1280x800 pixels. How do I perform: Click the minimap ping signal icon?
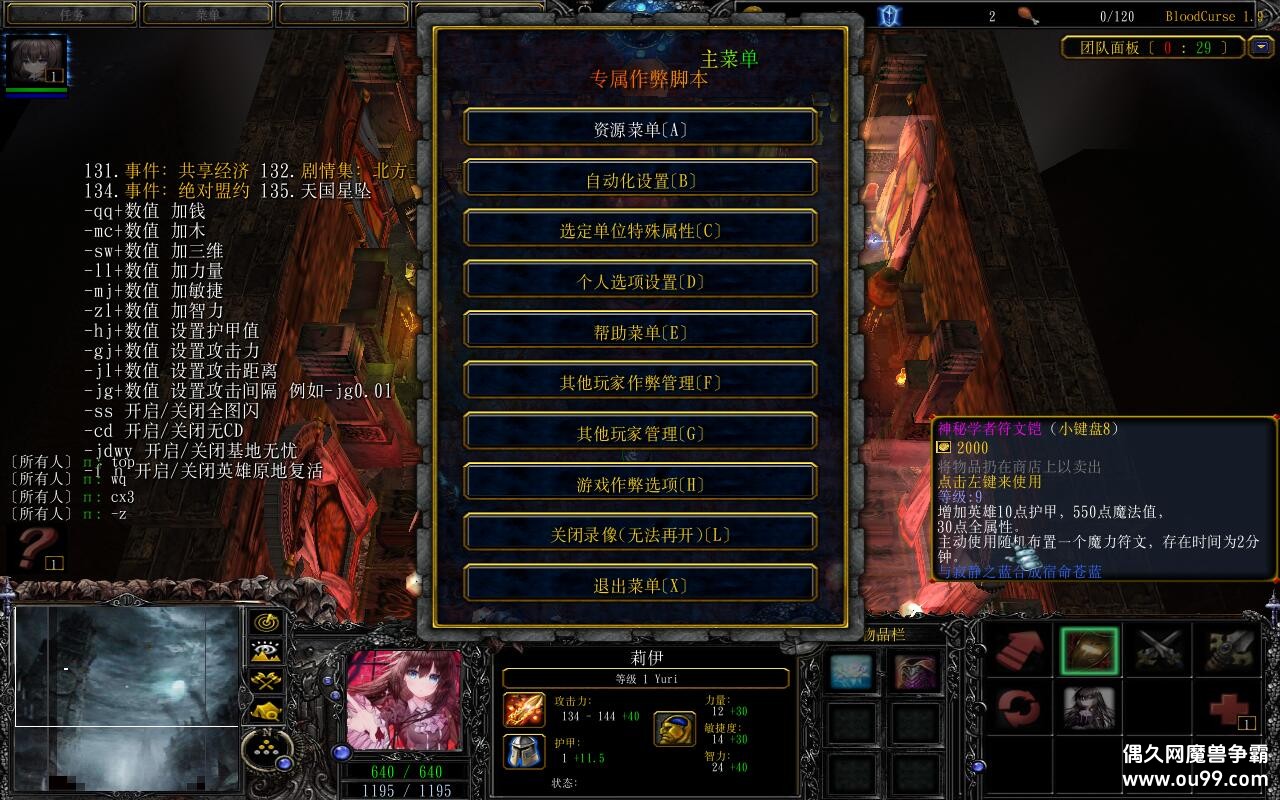point(264,621)
